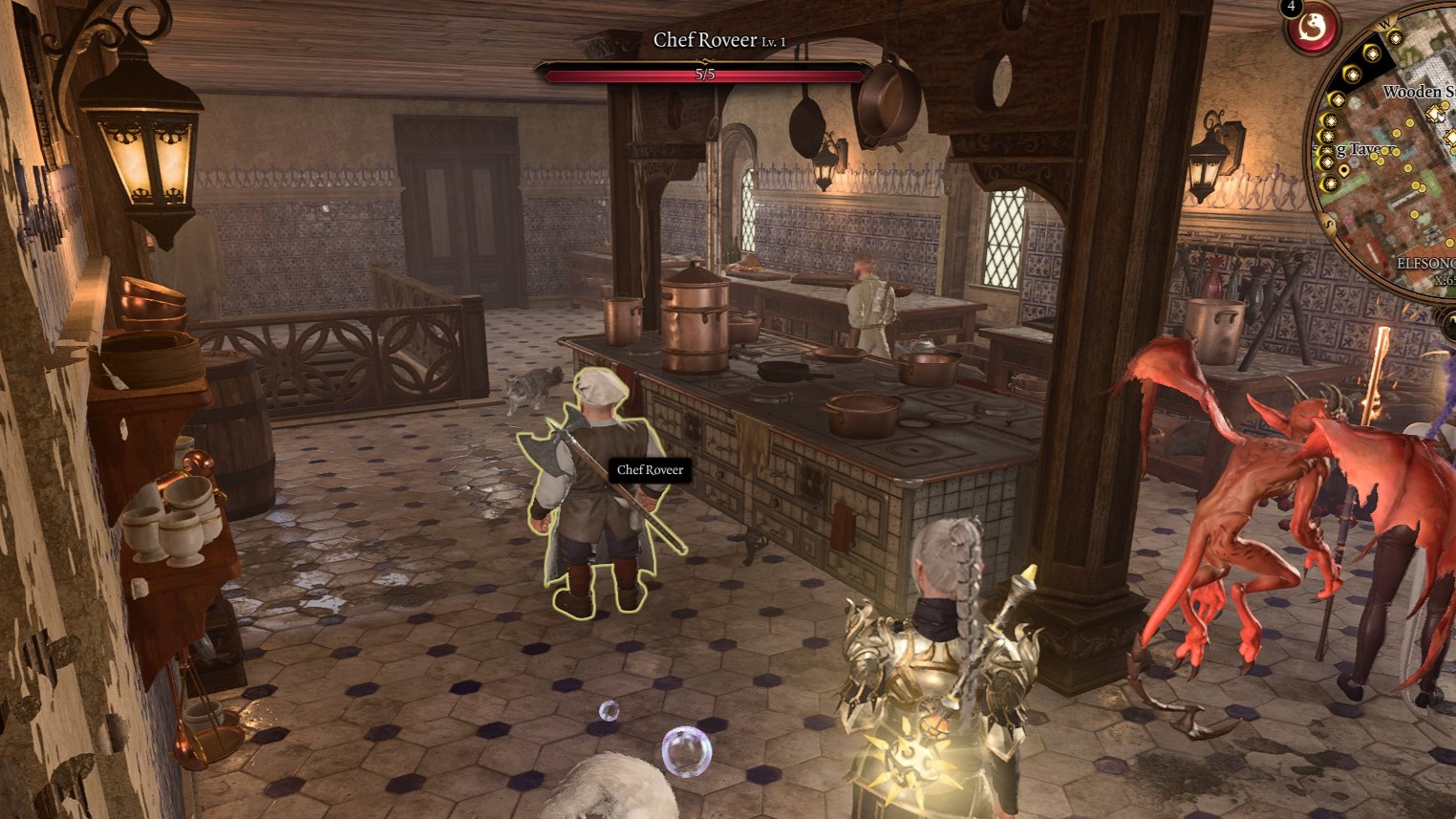Click the gray cat near the stove

point(530,384)
